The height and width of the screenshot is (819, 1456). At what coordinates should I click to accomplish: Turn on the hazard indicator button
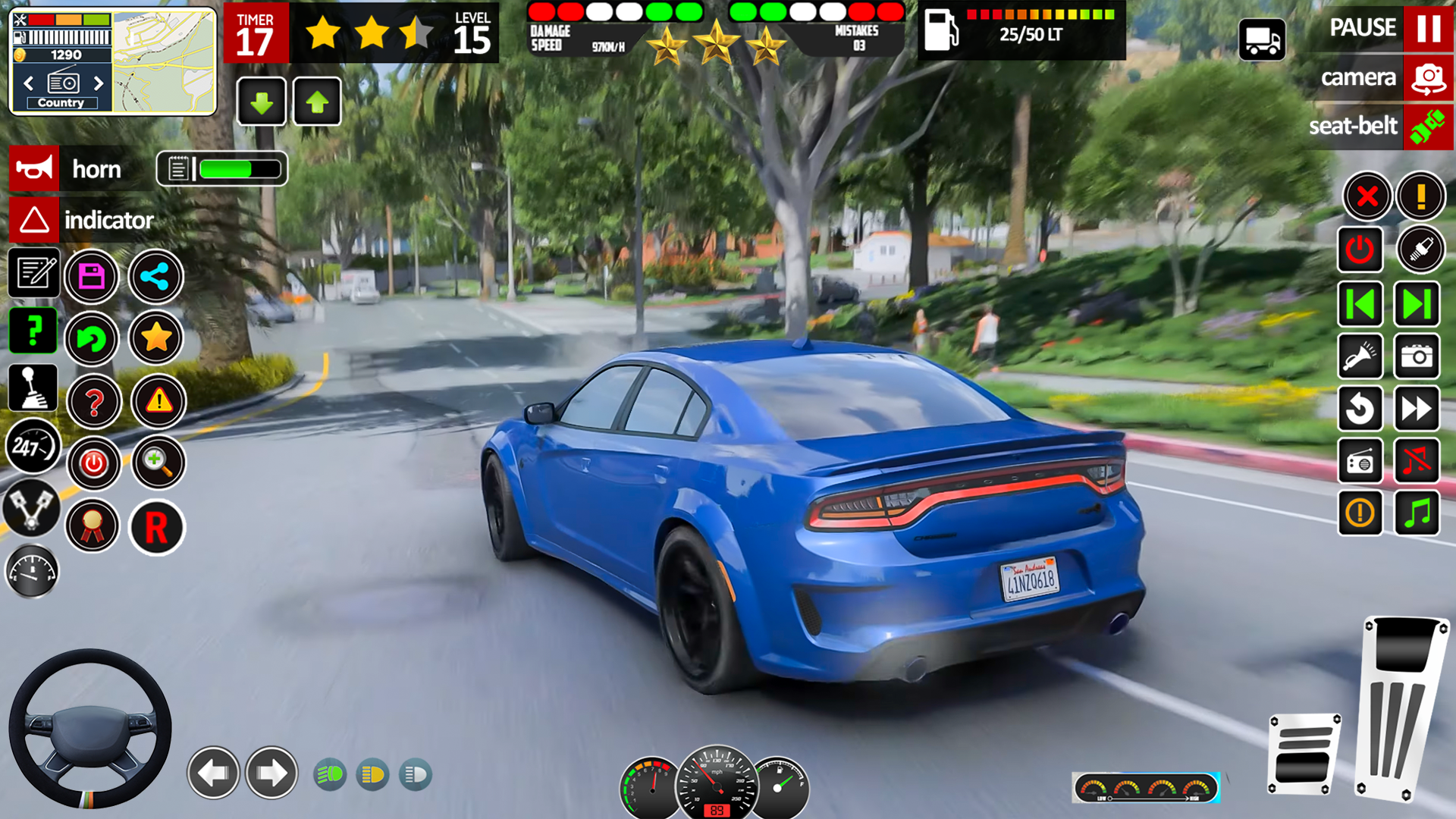[34, 221]
